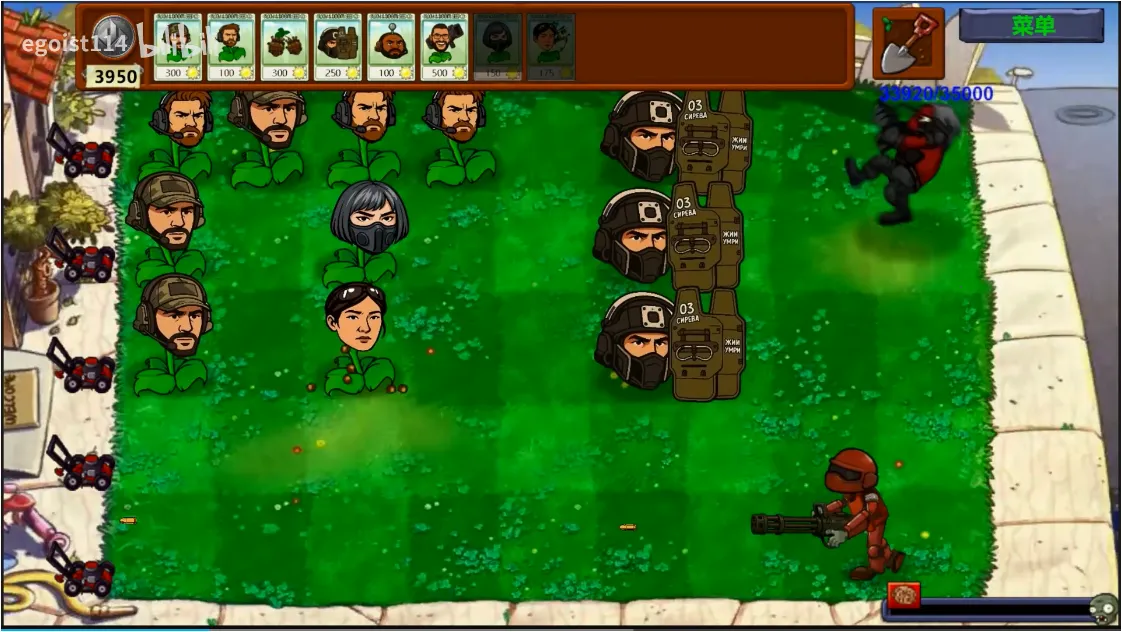Screen dimensions: 1121x632
Task: Choose the glasses man card costing 500
Action: tap(444, 46)
